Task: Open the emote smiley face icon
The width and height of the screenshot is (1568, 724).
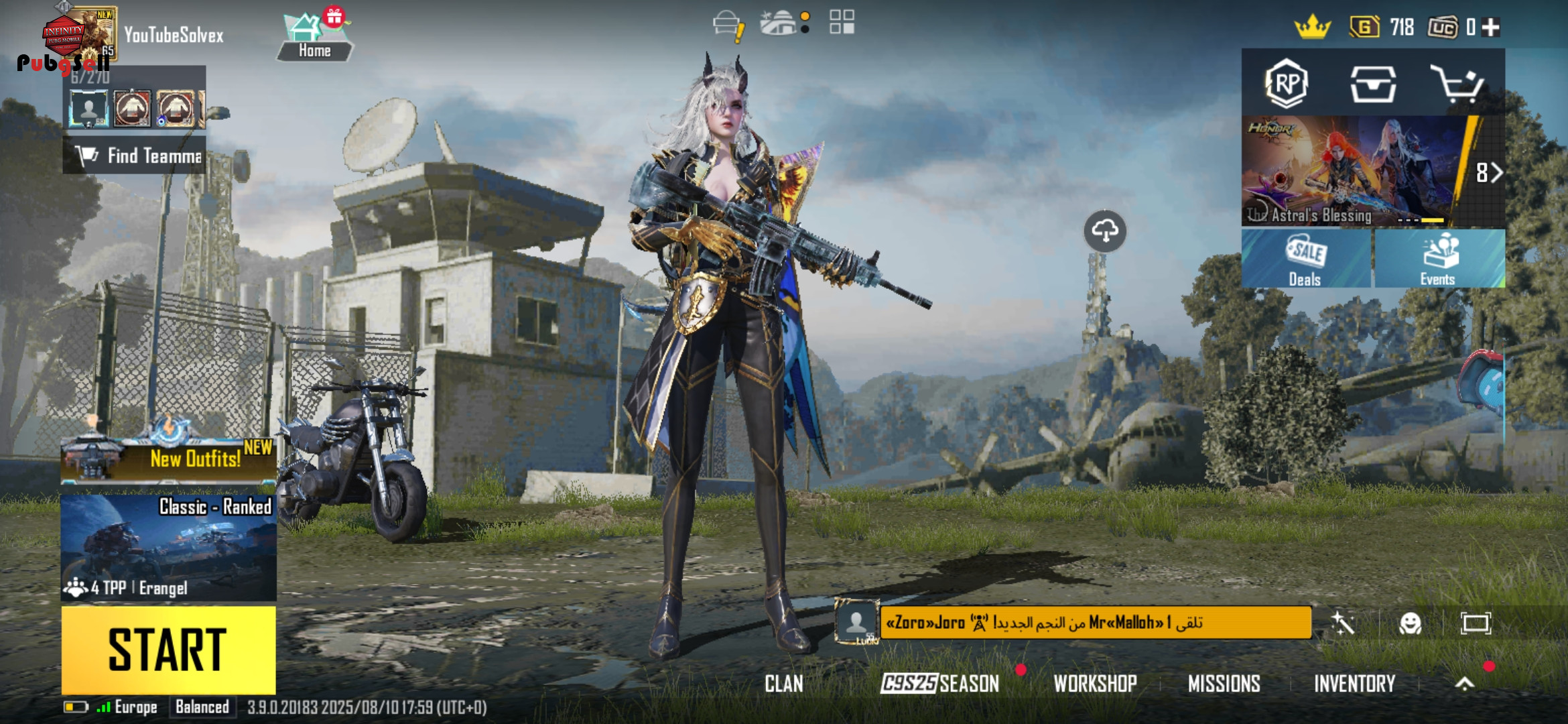Action: [x=1410, y=623]
